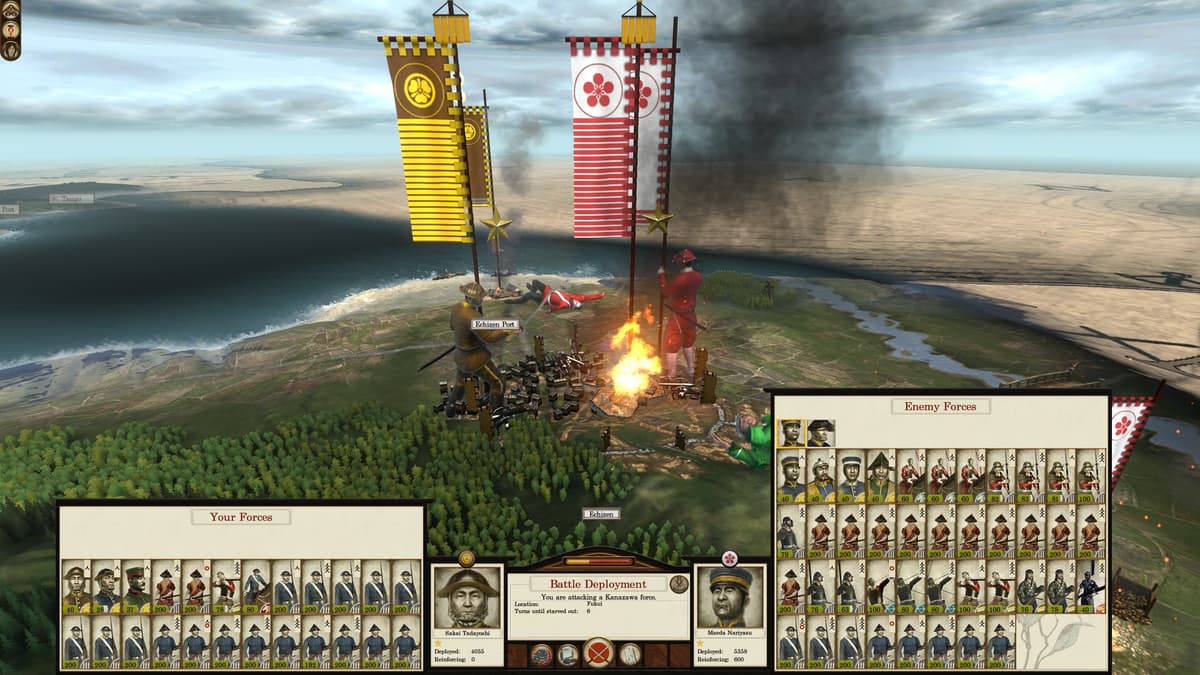Select the second enemy general portrait
Viewport: 1200px width, 675px height.
[820, 433]
